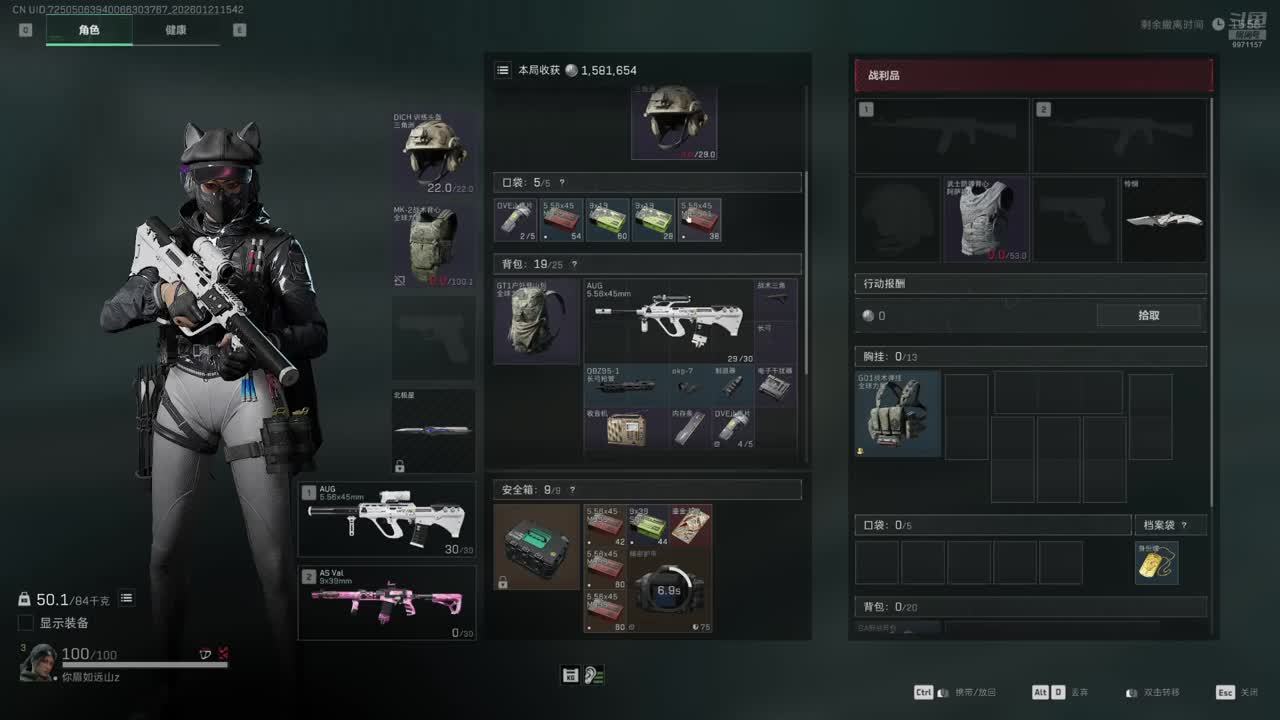This screenshot has width=1280, height=720.
Task: Click the 拾取 (Pick up) button
Action: click(1149, 315)
